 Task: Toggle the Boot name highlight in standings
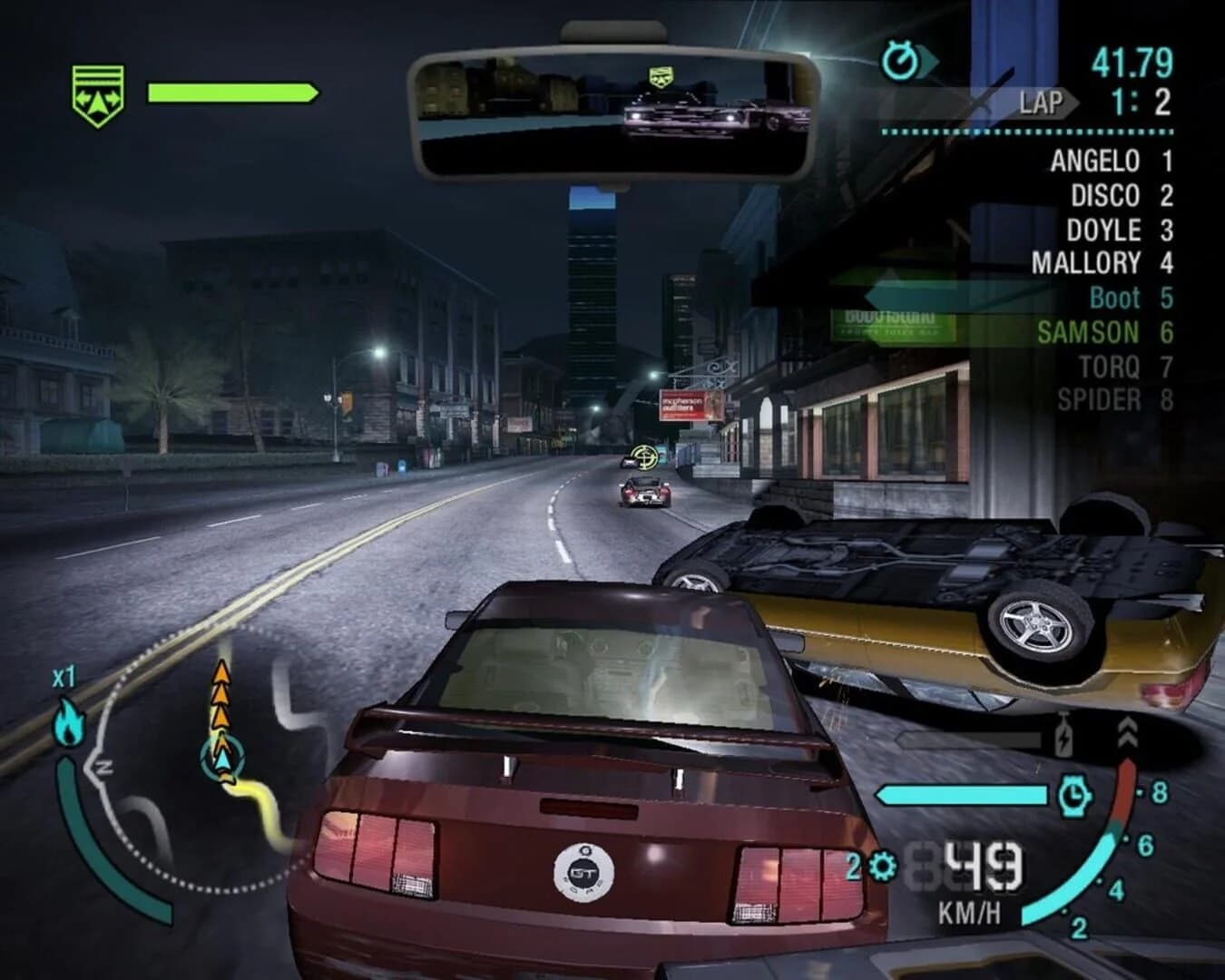(1114, 298)
